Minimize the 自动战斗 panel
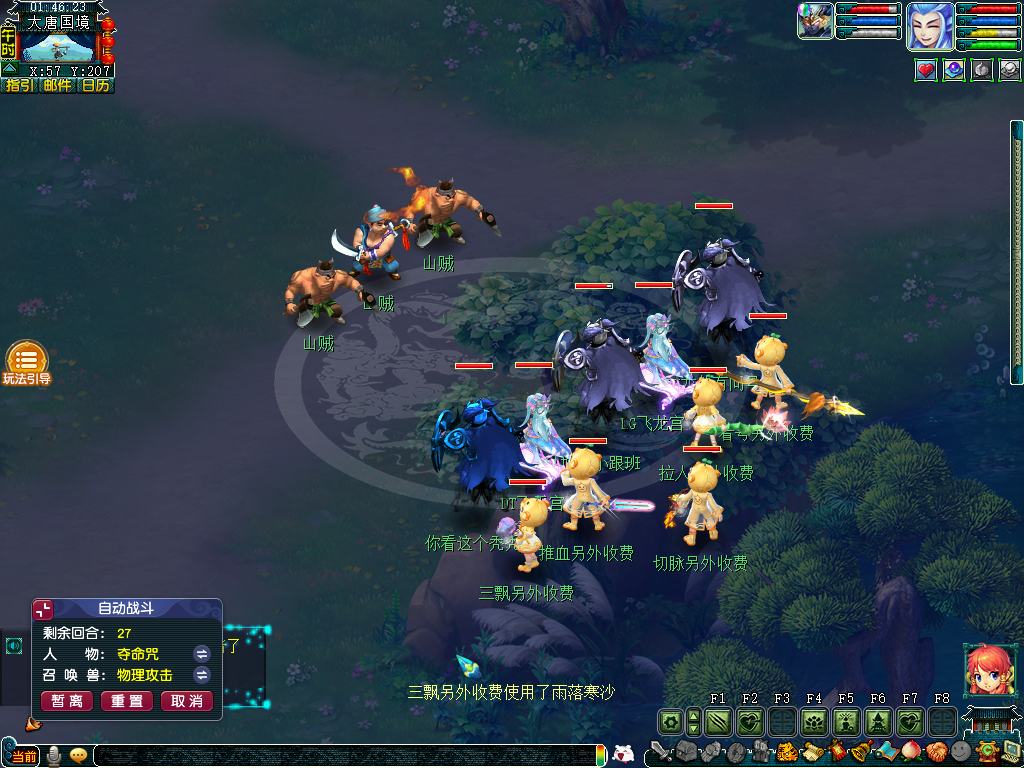Screen dimensions: 1024x768 pyautogui.click(x=43, y=609)
